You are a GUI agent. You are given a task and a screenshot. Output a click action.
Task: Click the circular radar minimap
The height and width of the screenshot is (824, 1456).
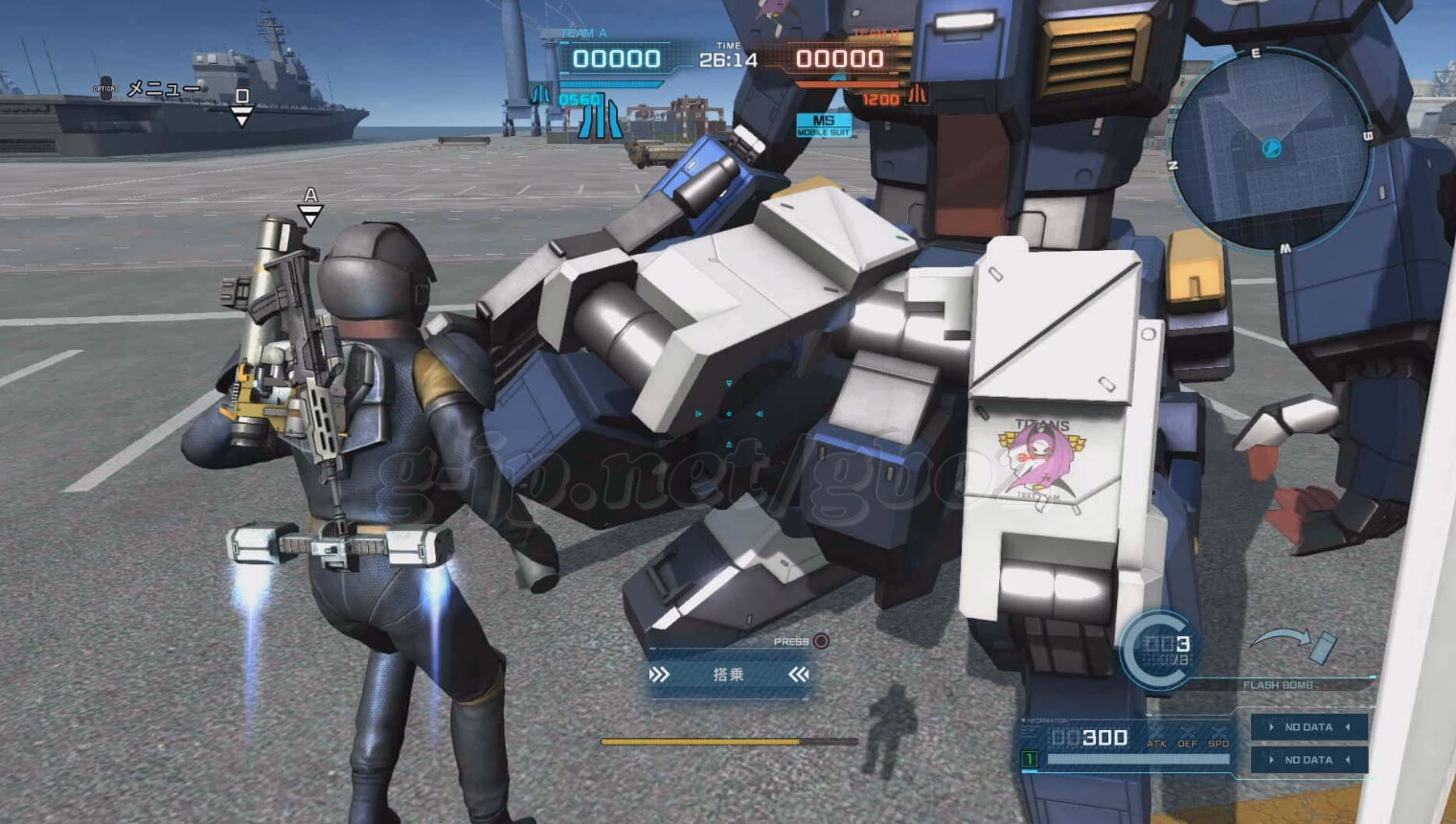(x=1271, y=149)
